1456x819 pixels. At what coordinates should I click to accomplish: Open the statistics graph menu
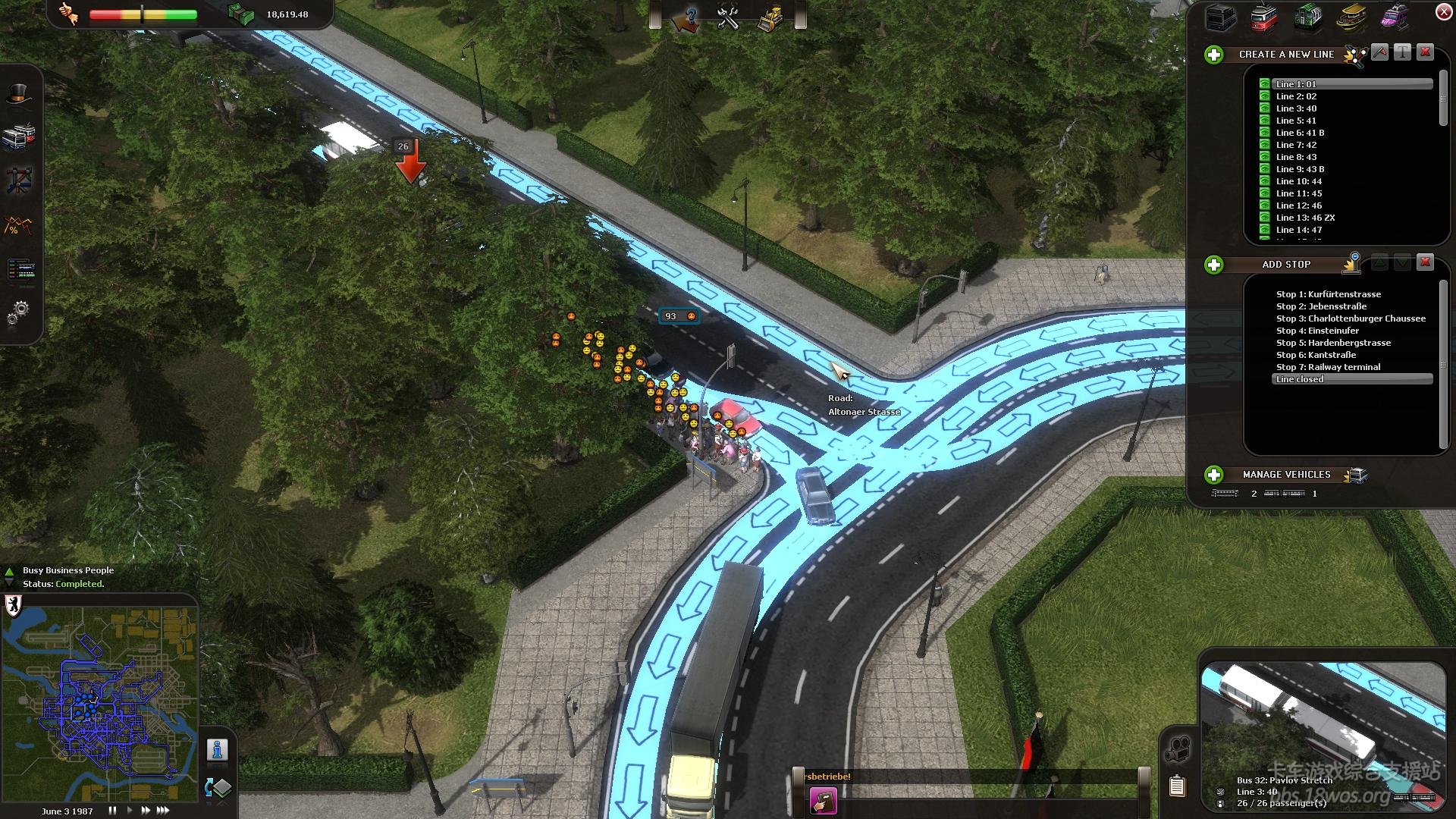coord(19,225)
